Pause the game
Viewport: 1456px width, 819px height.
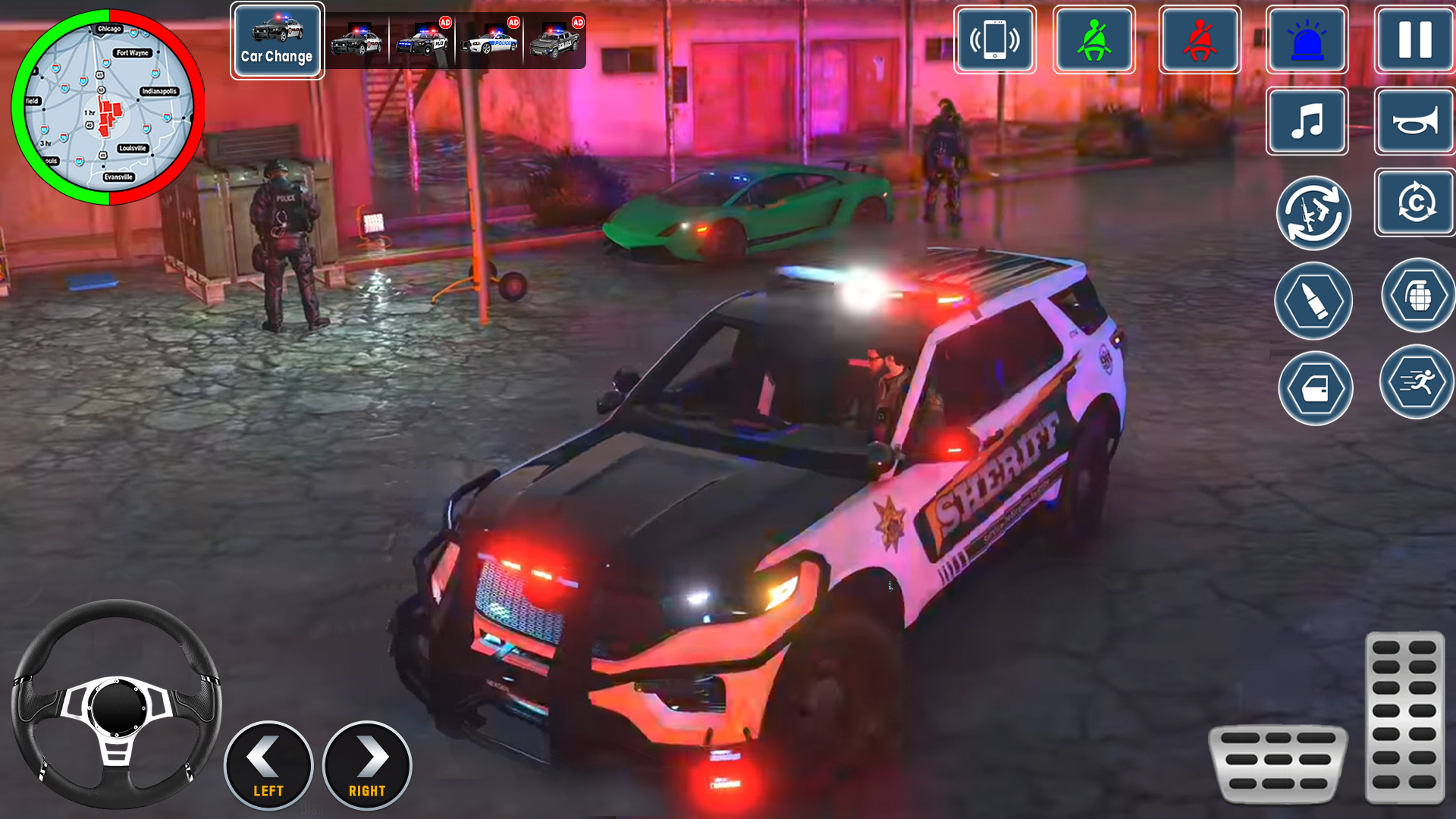[1413, 41]
